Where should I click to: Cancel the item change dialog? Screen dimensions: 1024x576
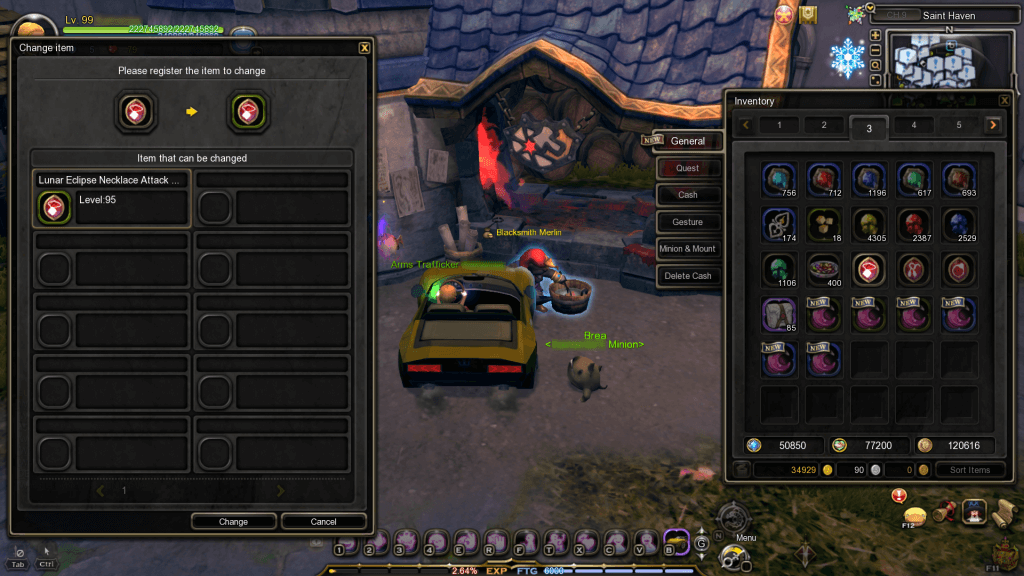323,521
